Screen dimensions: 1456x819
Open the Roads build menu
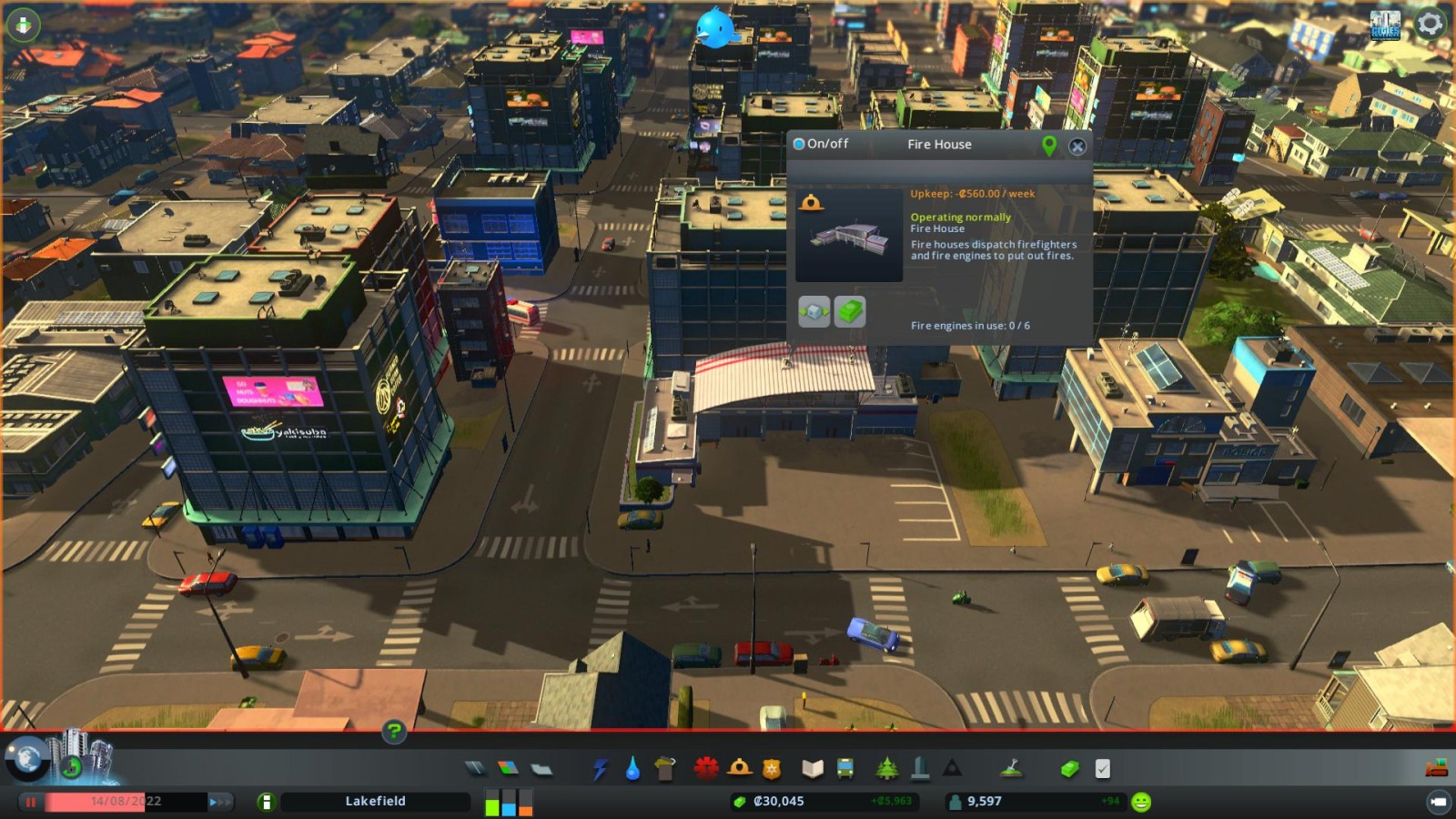click(x=475, y=769)
